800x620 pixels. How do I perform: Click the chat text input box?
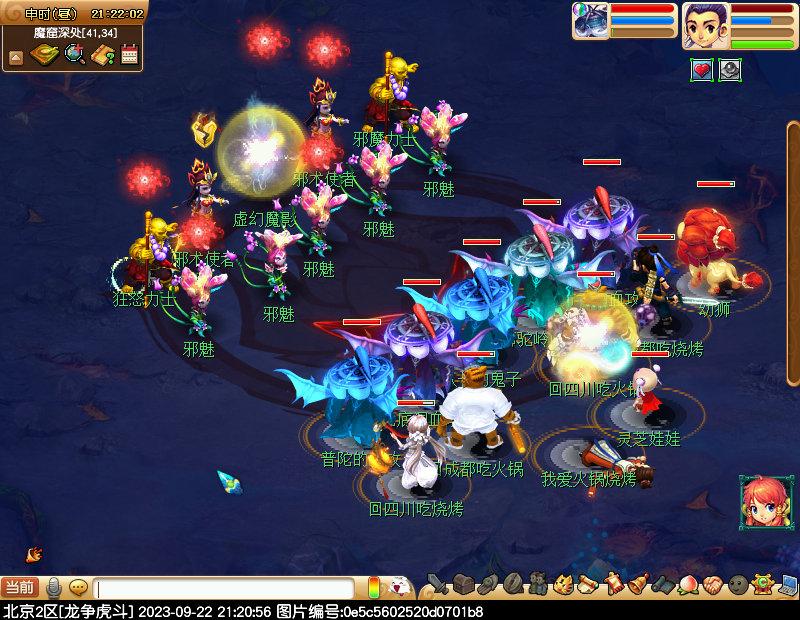pyautogui.click(x=225, y=588)
